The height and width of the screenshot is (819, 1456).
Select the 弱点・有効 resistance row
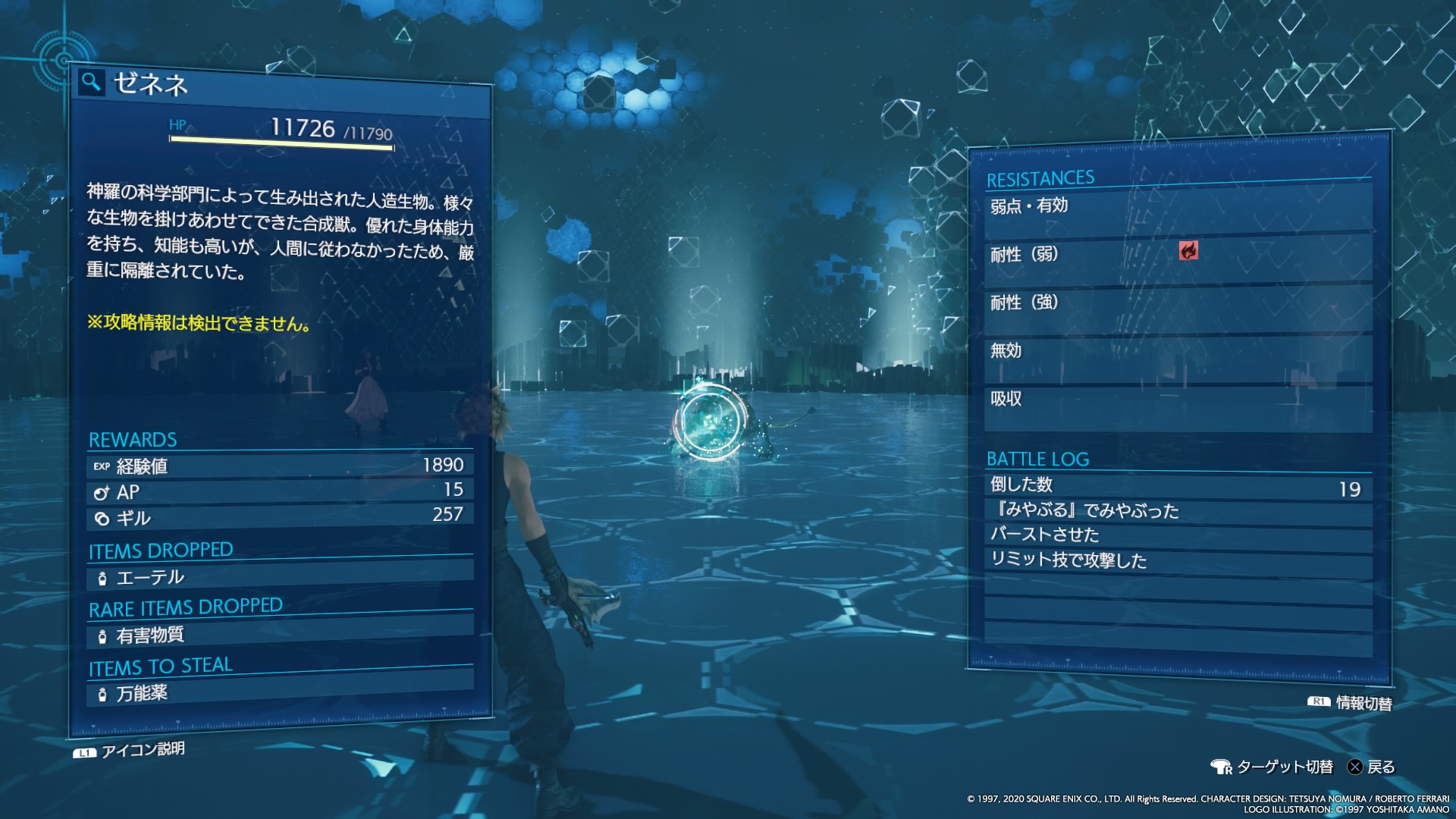(1177, 206)
